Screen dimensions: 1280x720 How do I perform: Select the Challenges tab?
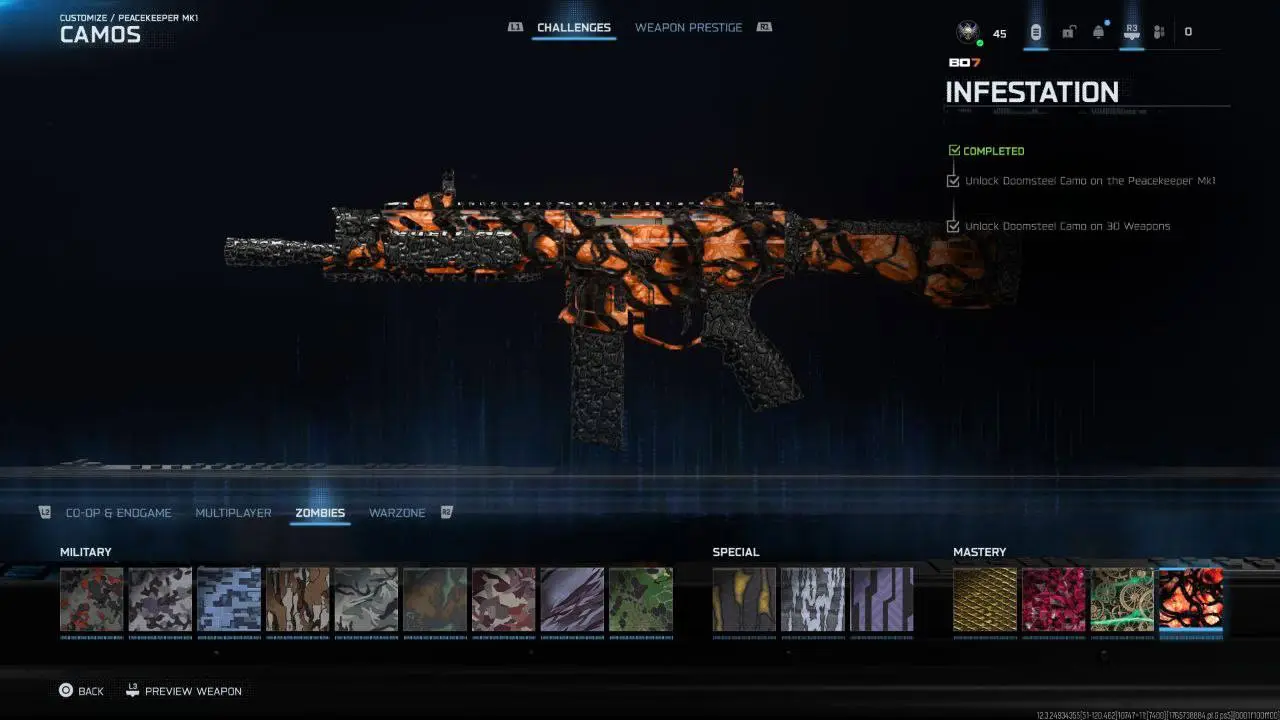point(573,28)
